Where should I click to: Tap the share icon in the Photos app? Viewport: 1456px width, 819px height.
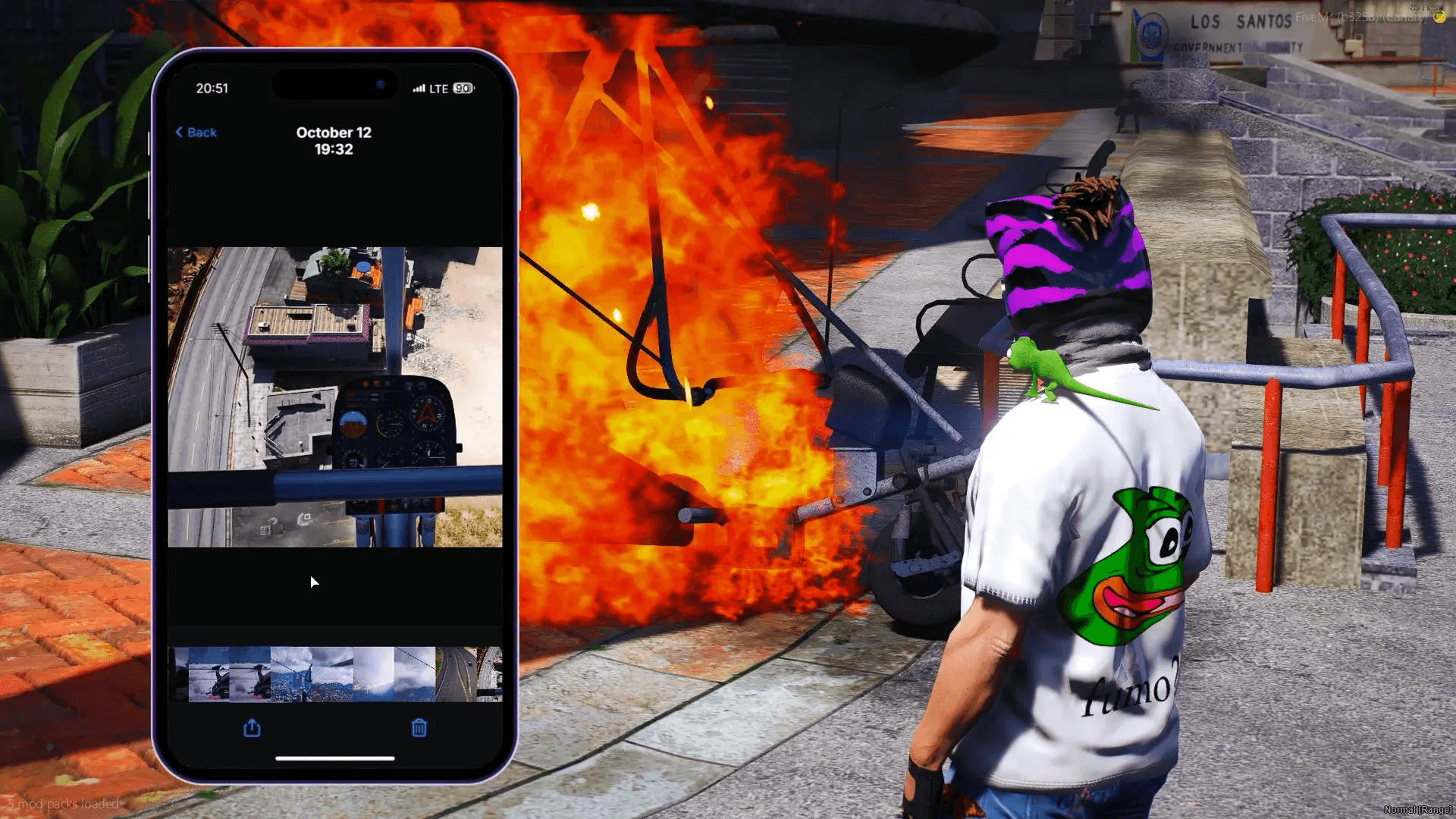[252, 728]
